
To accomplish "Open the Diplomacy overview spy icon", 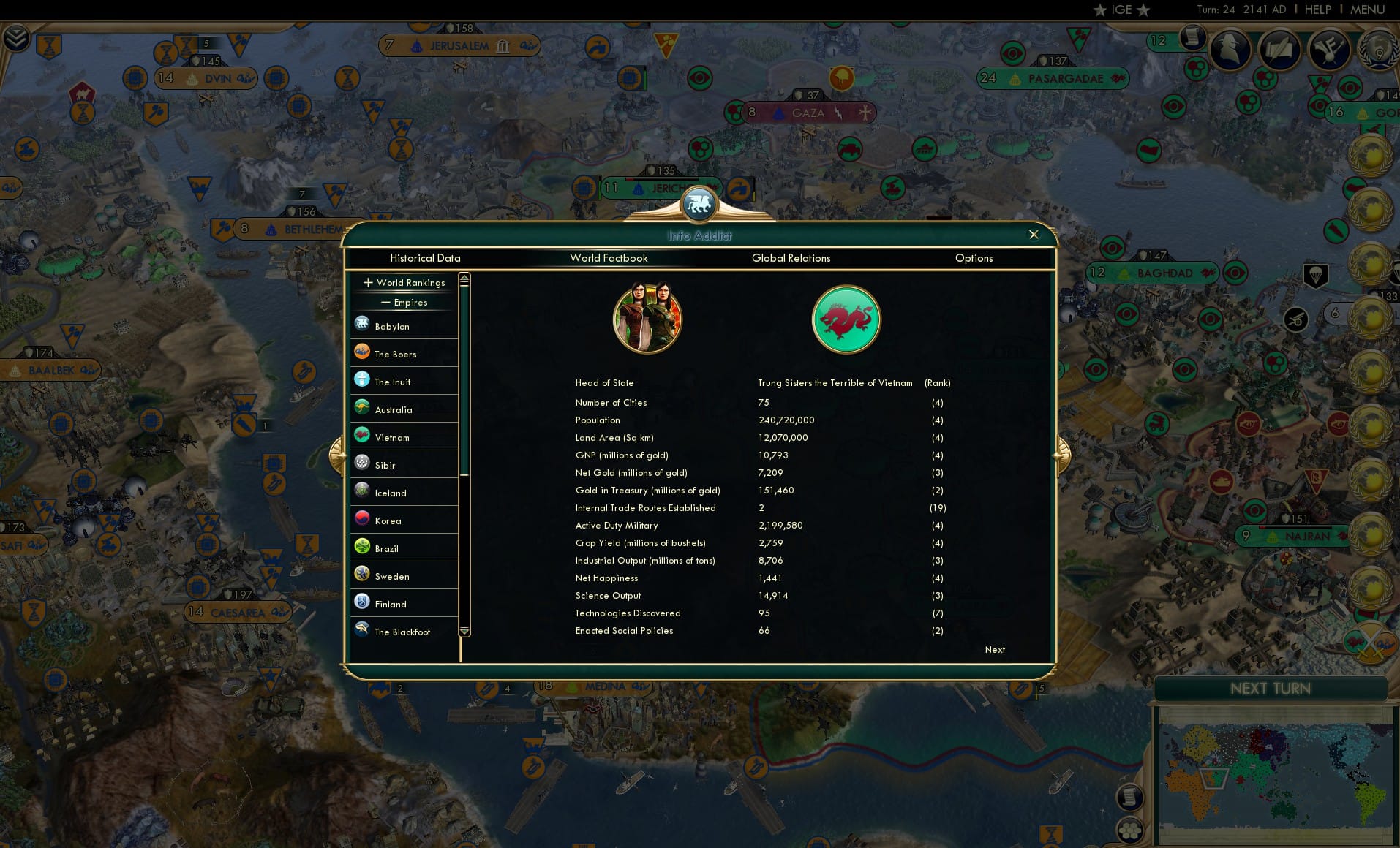I will point(1230,50).
